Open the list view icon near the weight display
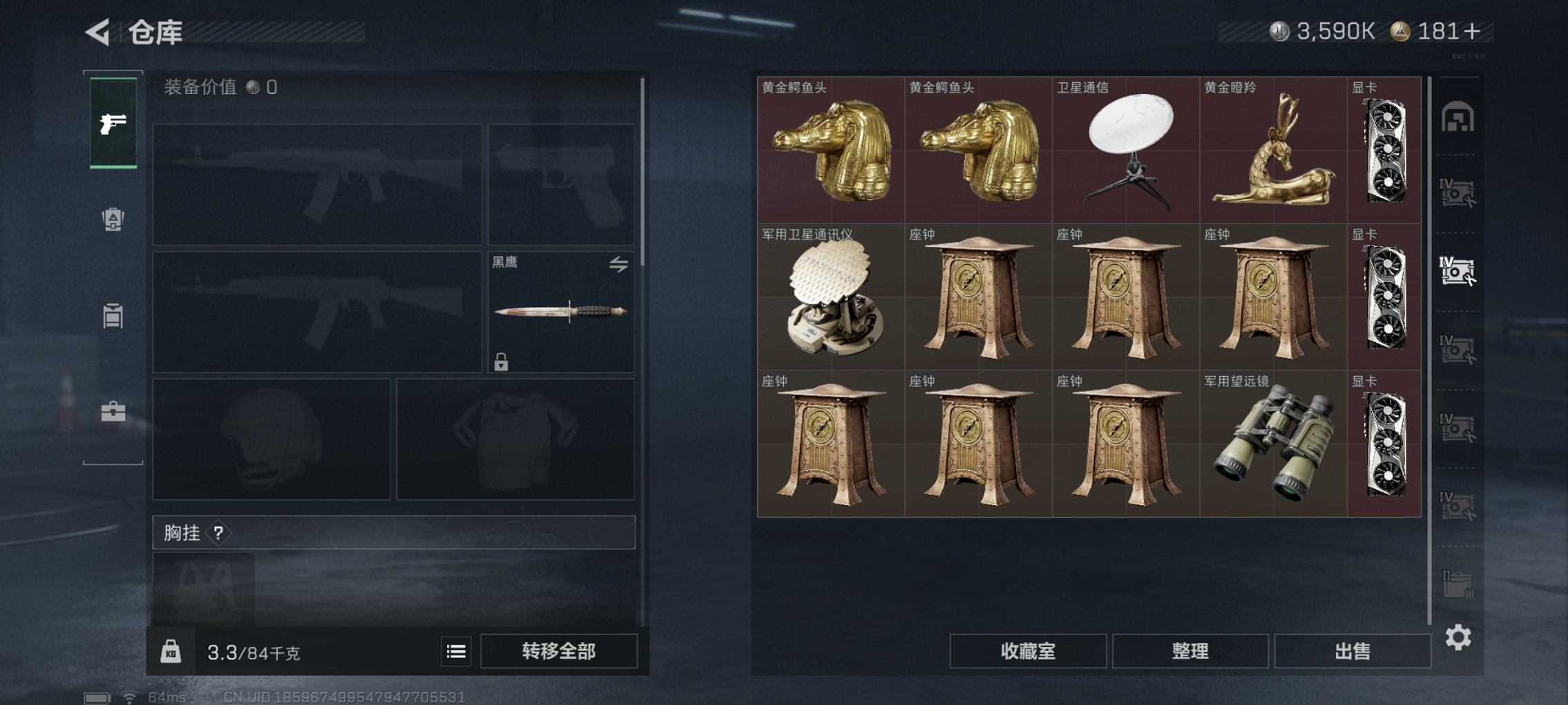Viewport: 1568px width, 705px height. [x=455, y=650]
